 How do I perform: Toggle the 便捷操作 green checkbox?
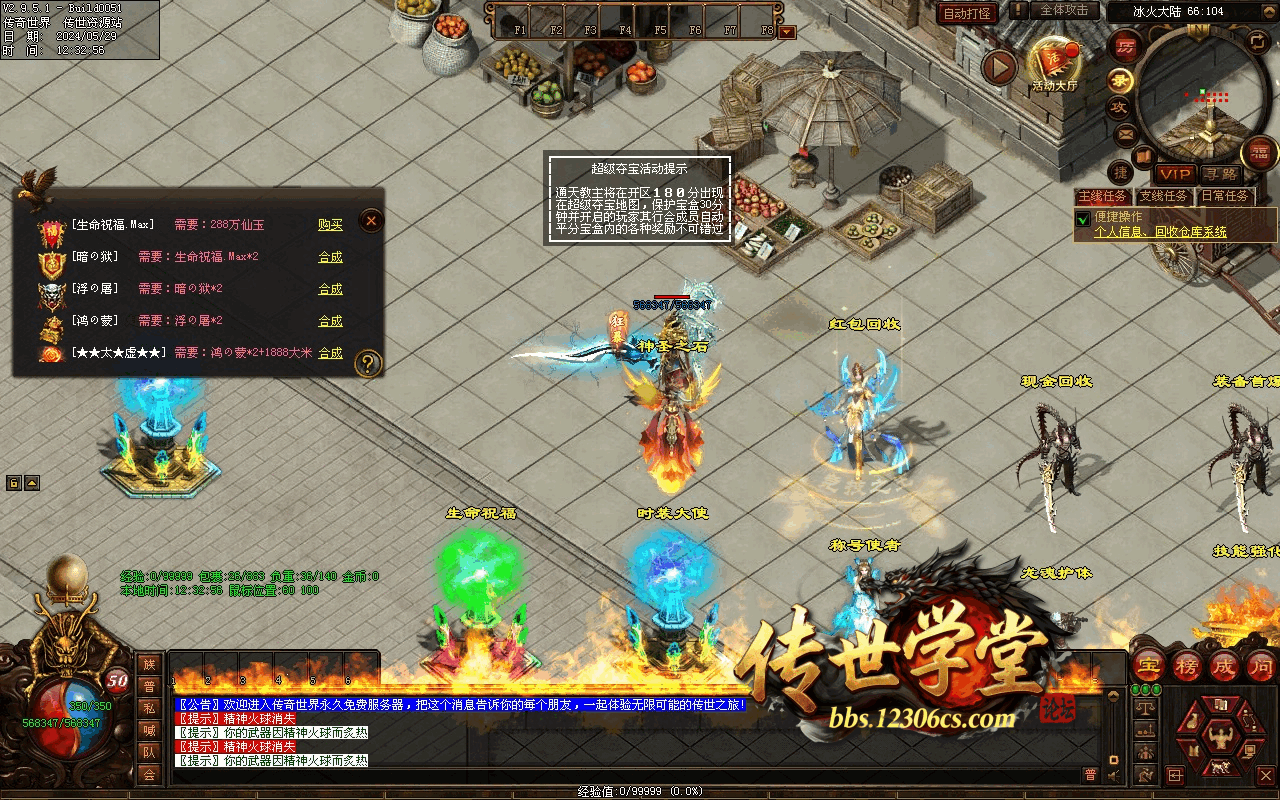pyautogui.click(x=1082, y=218)
